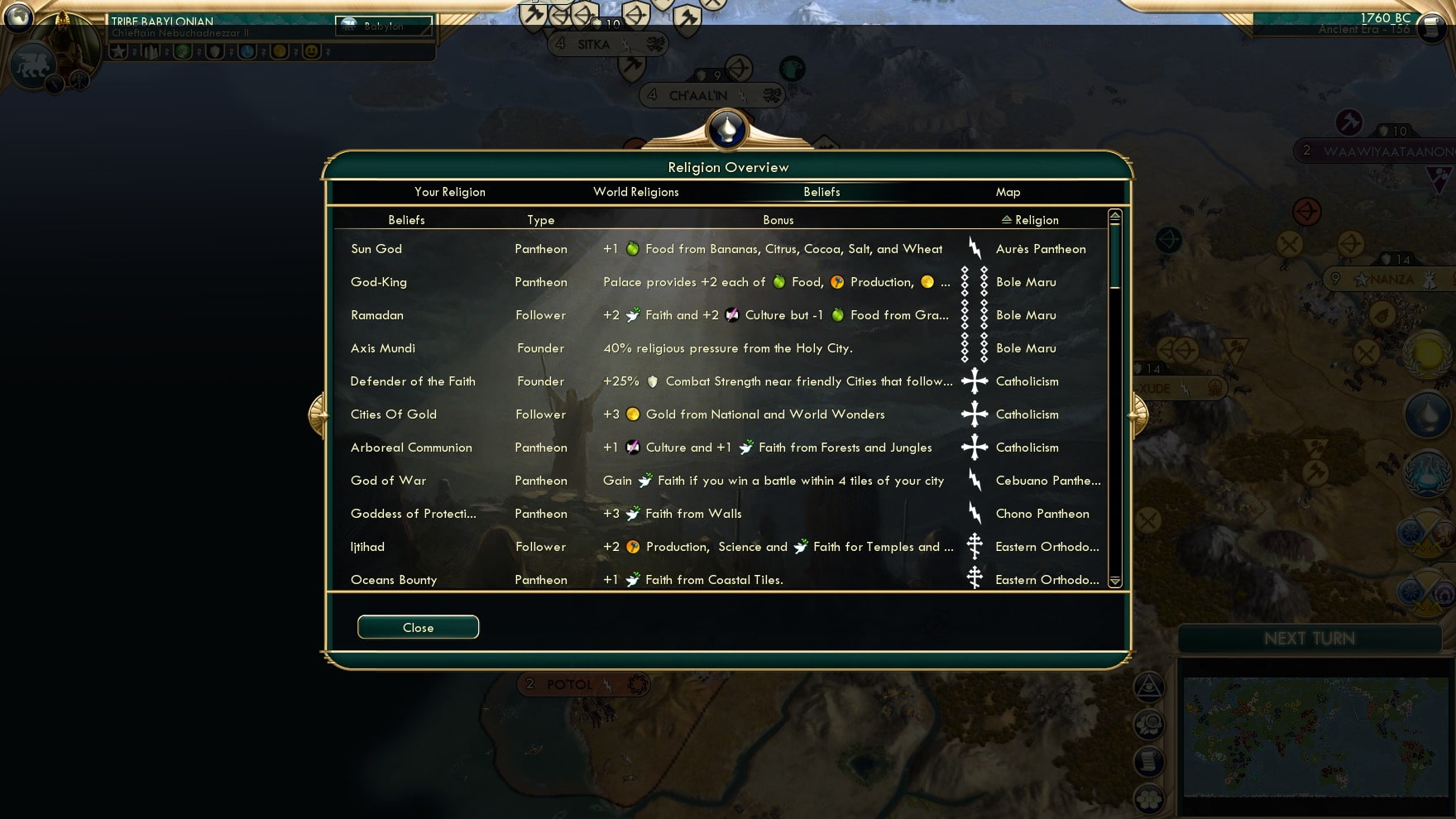This screenshot has height=819, width=1456.
Task: Click the happiness smiley icon in the ratings bar
Action: pyautogui.click(x=310, y=51)
